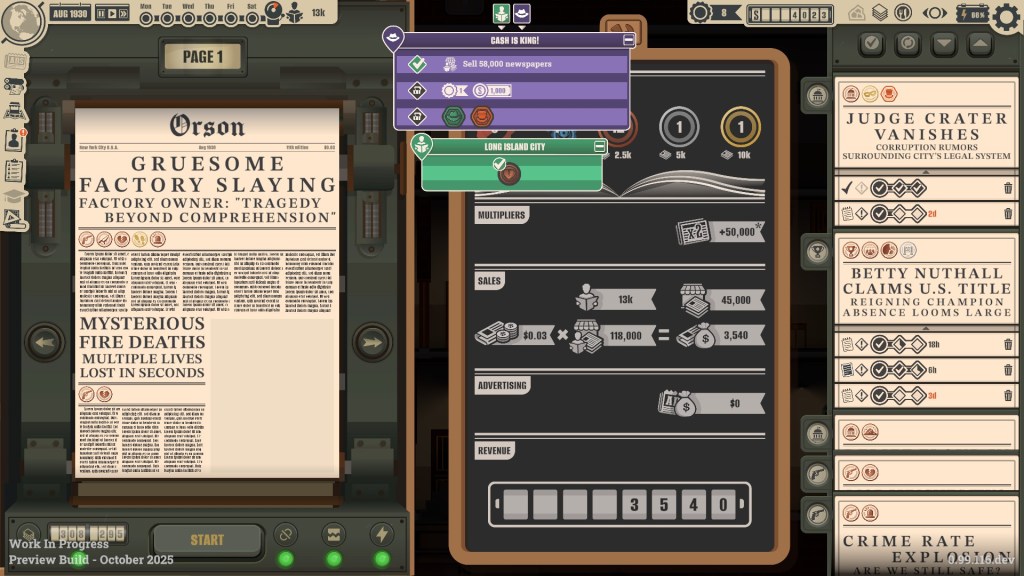Viewport: 1024px width, 576px height.
Task: Delete the completed Judge Crater article row
Action: pyautogui.click(x=1008, y=188)
